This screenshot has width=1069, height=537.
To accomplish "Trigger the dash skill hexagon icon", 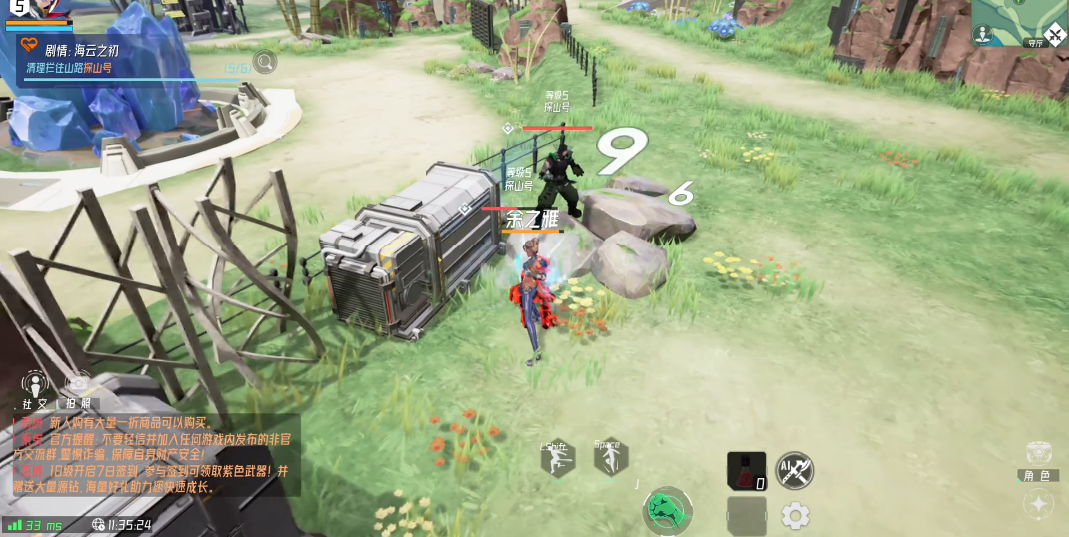I will (x=556, y=459).
